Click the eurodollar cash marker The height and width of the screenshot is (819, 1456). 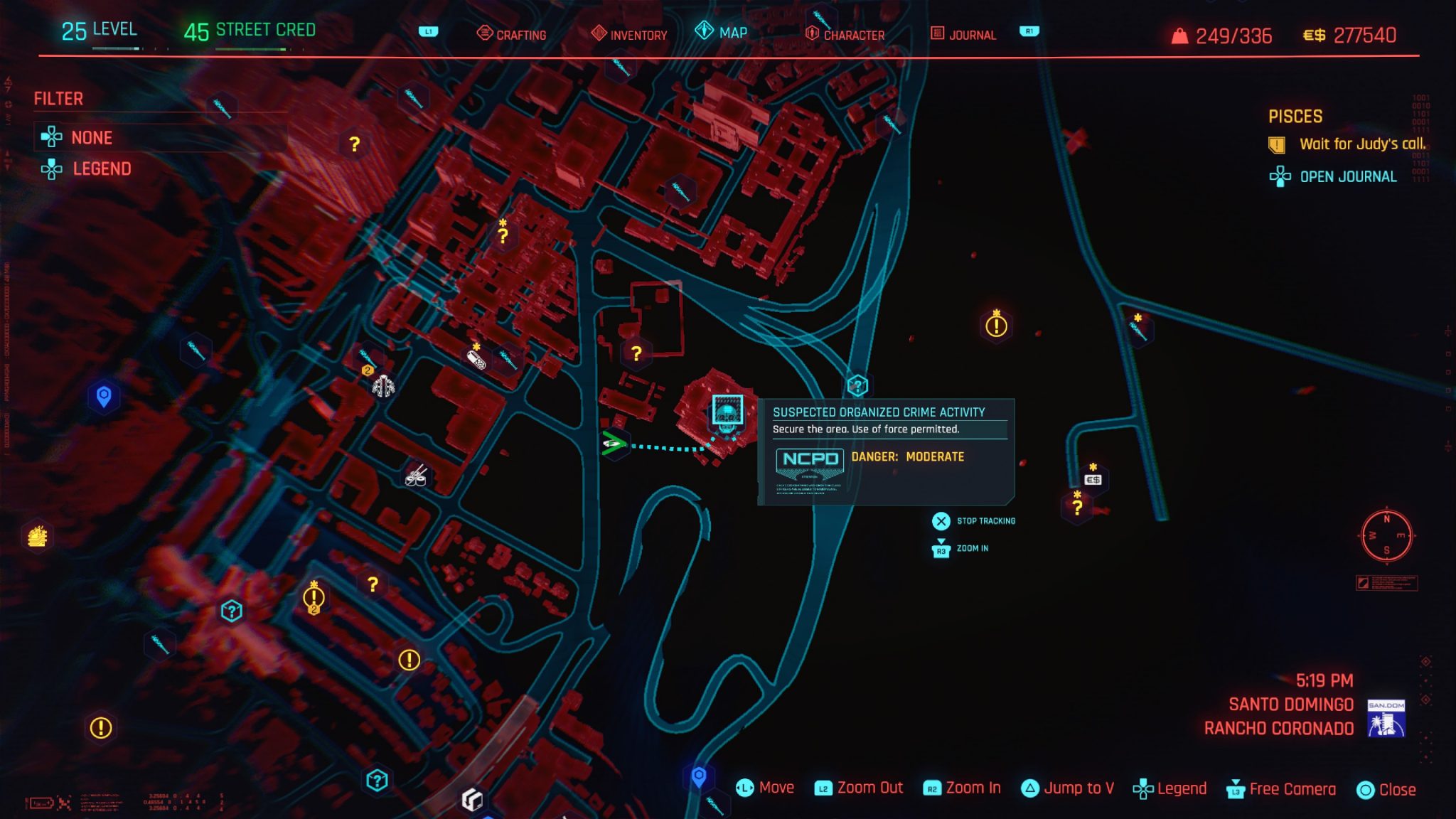click(x=1093, y=480)
